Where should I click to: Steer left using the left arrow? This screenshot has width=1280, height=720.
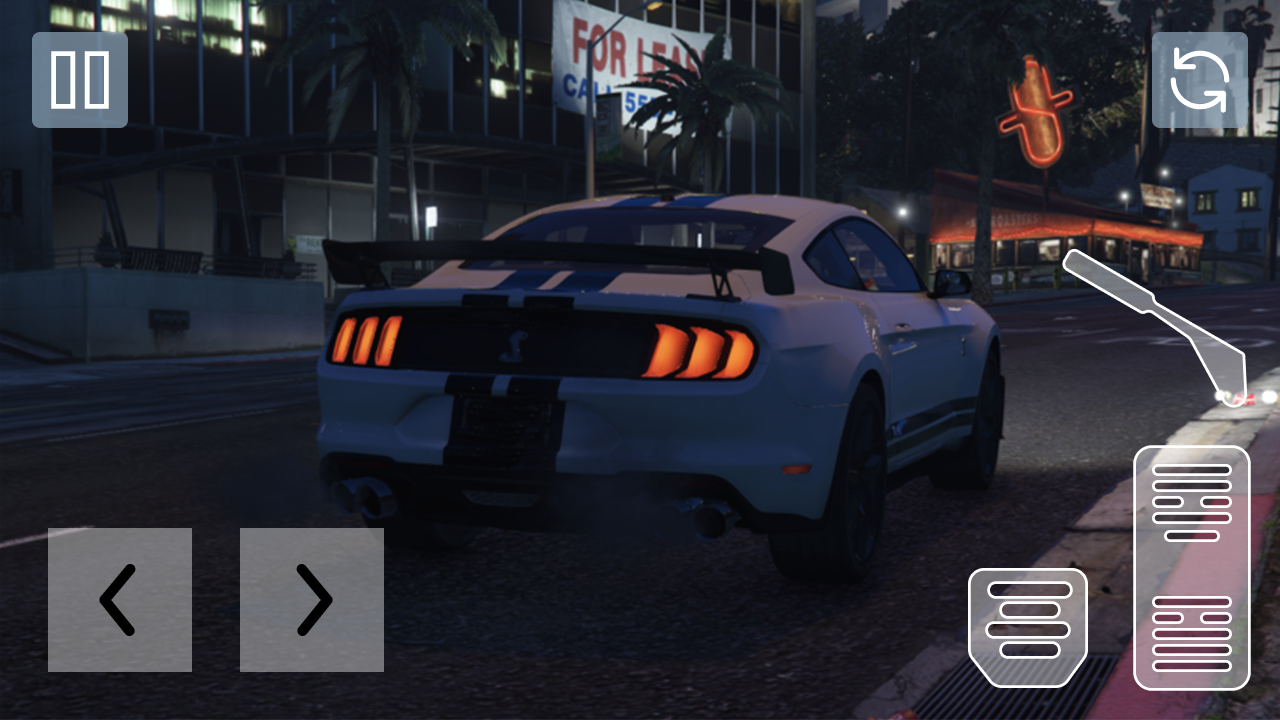tap(119, 598)
